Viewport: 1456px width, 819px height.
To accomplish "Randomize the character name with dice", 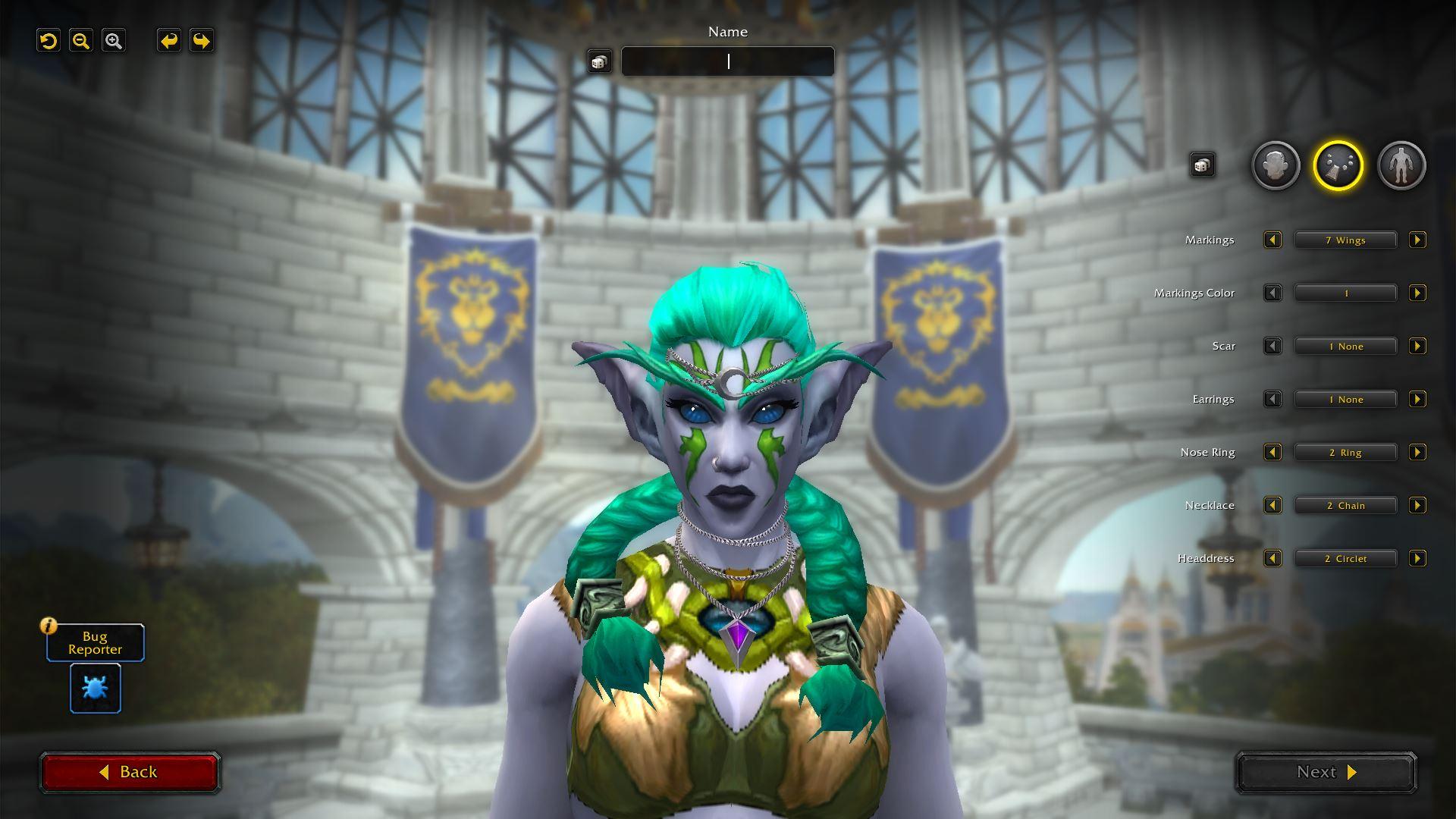I will [x=599, y=62].
